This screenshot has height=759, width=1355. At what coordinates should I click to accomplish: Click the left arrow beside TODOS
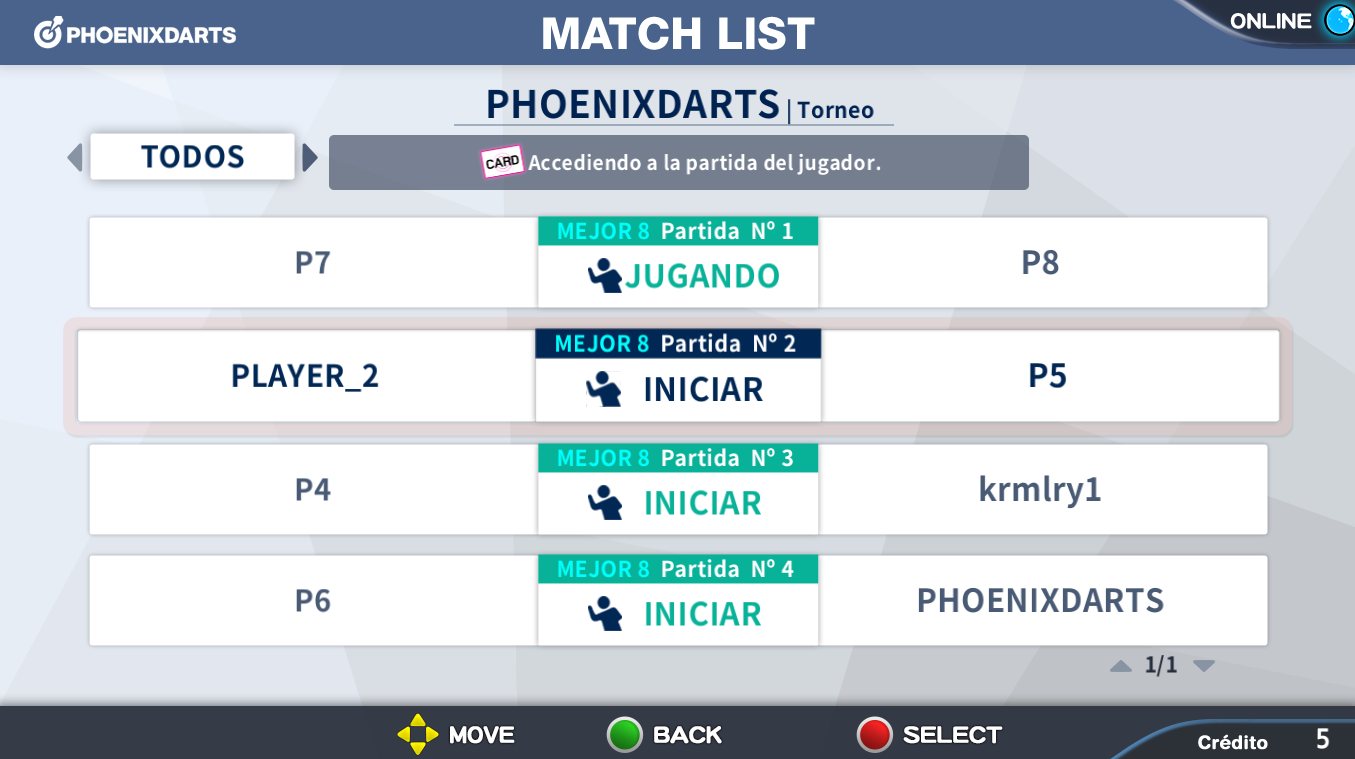[74, 158]
